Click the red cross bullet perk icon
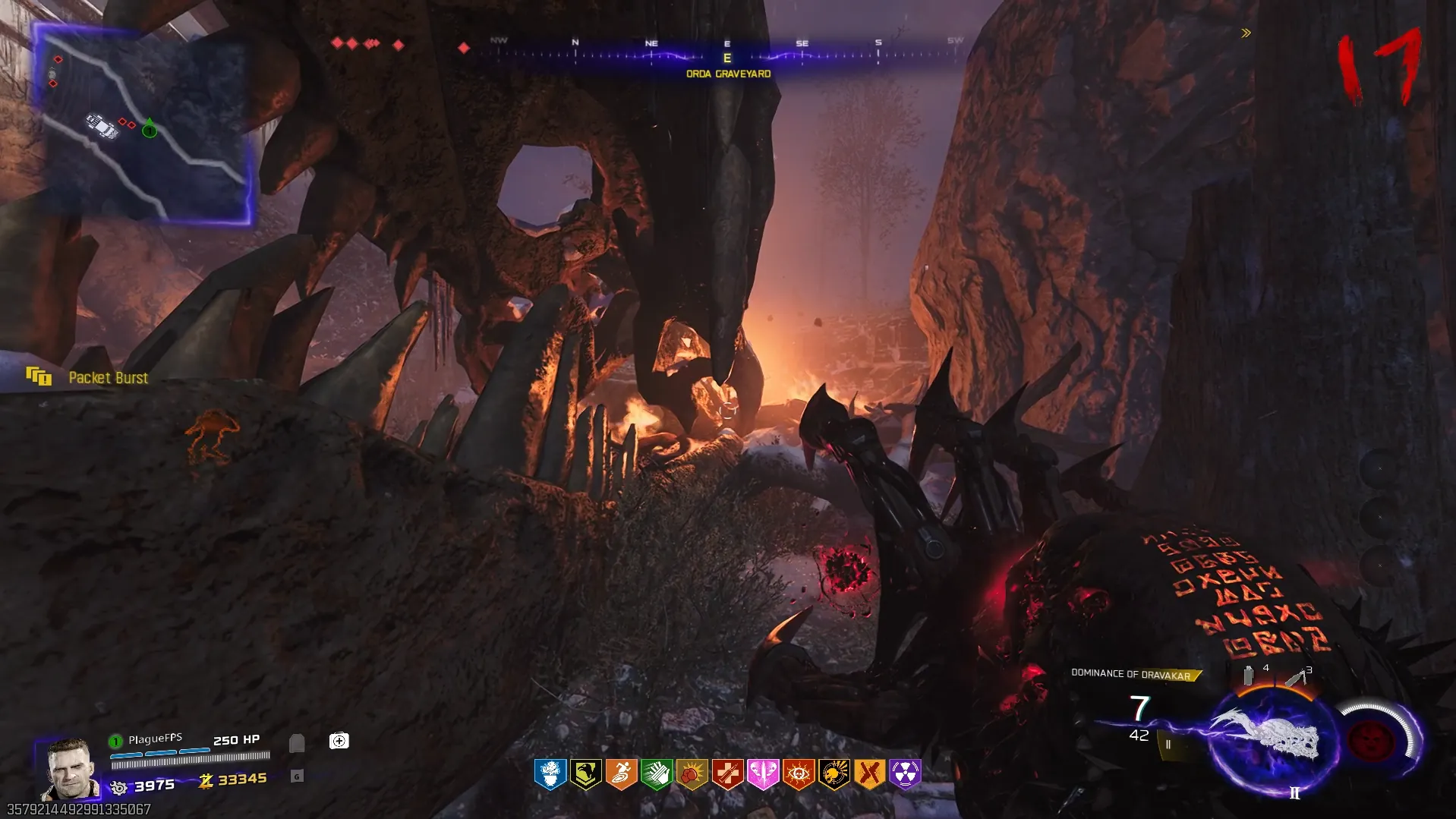 tap(727, 773)
